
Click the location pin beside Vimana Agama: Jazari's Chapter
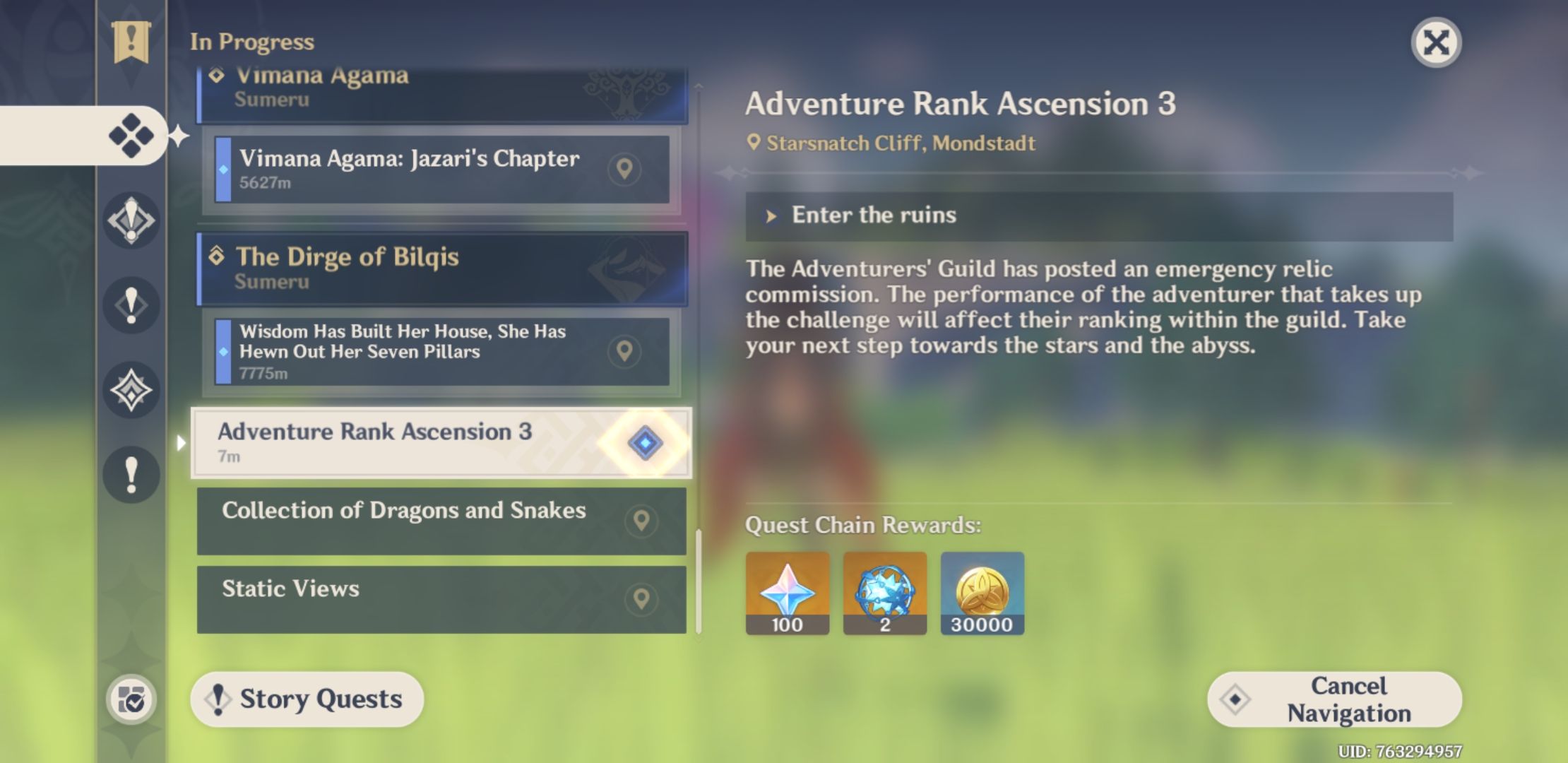pyautogui.click(x=624, y=170)
